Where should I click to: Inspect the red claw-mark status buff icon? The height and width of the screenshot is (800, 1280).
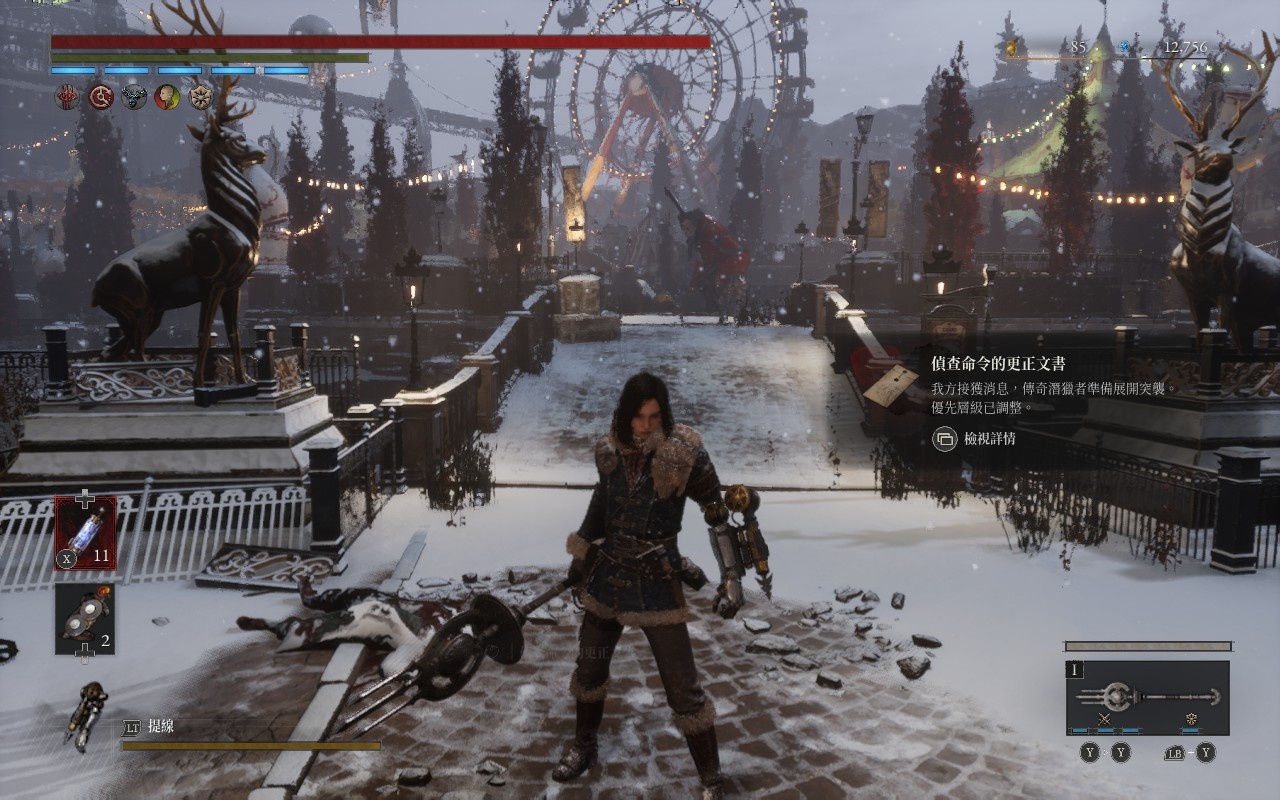click(x=67, y=97)
